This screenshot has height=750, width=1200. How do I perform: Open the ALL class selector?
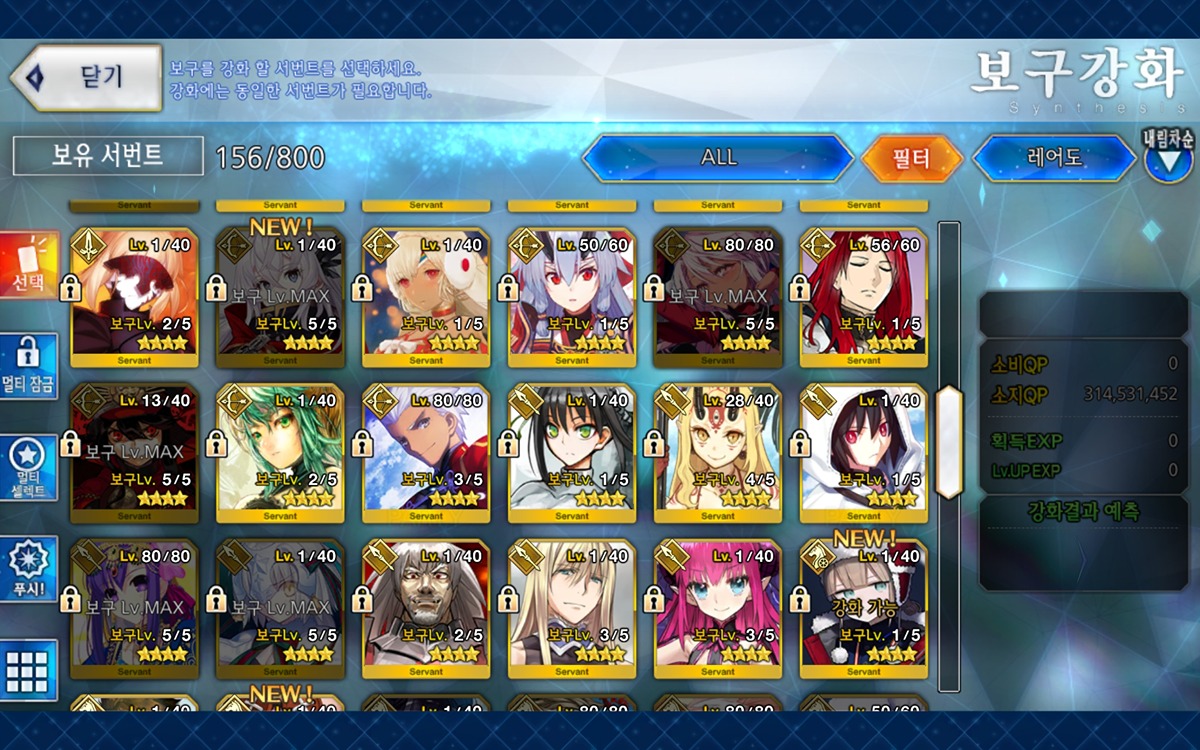coord(717,158)
